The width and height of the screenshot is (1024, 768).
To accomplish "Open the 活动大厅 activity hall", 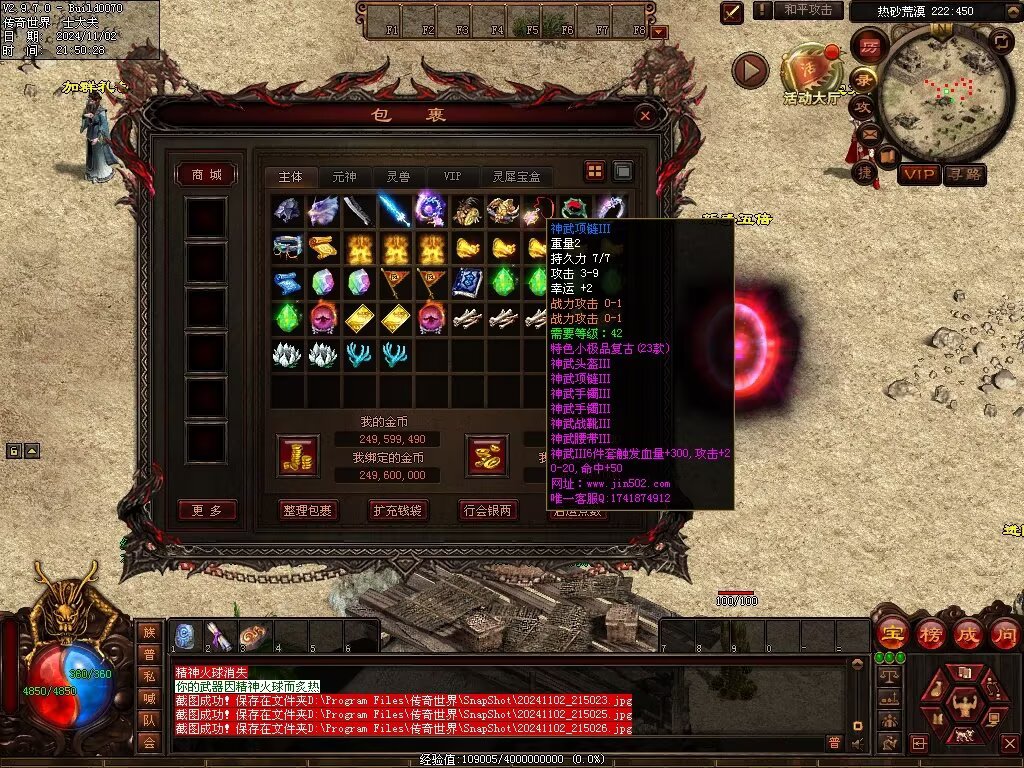I will point(810,72).
